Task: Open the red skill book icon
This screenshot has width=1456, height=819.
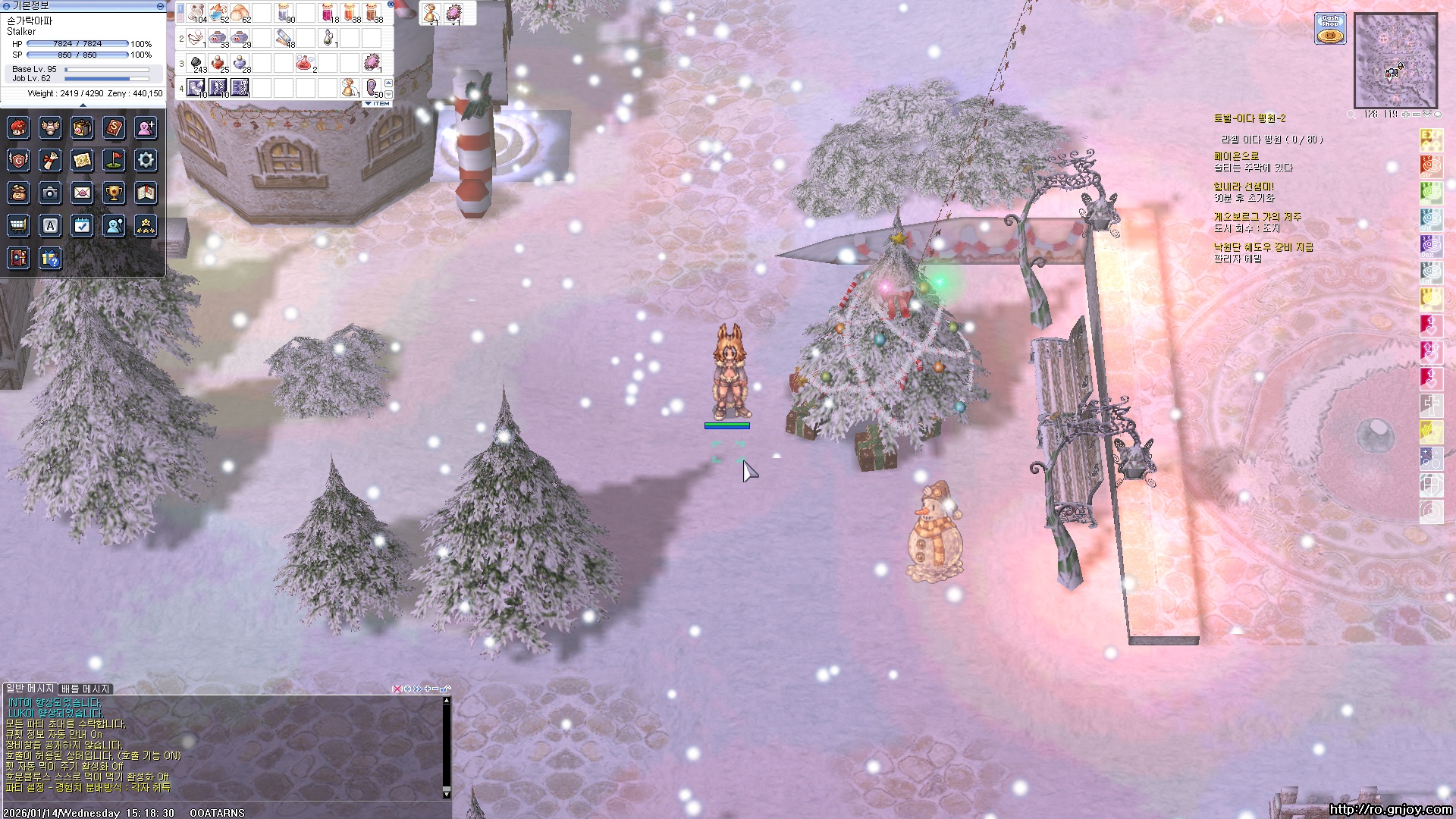Action: pos(114,127)
